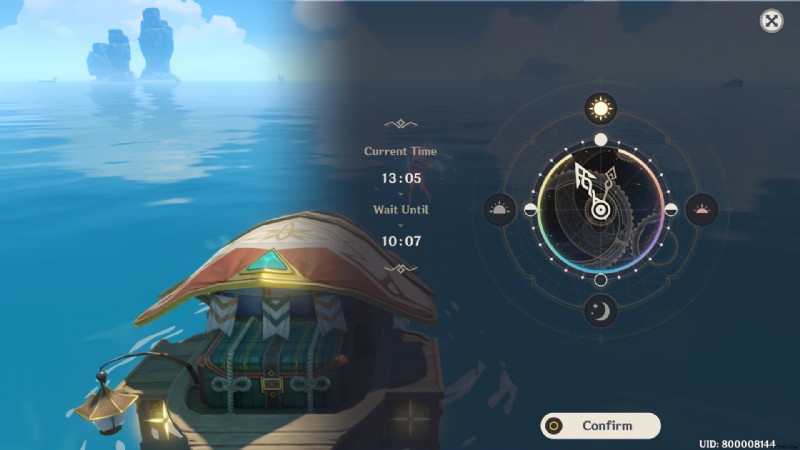Confirm the selected wait time
This screenshot has width=800, height=450.
tap(600, 426)
